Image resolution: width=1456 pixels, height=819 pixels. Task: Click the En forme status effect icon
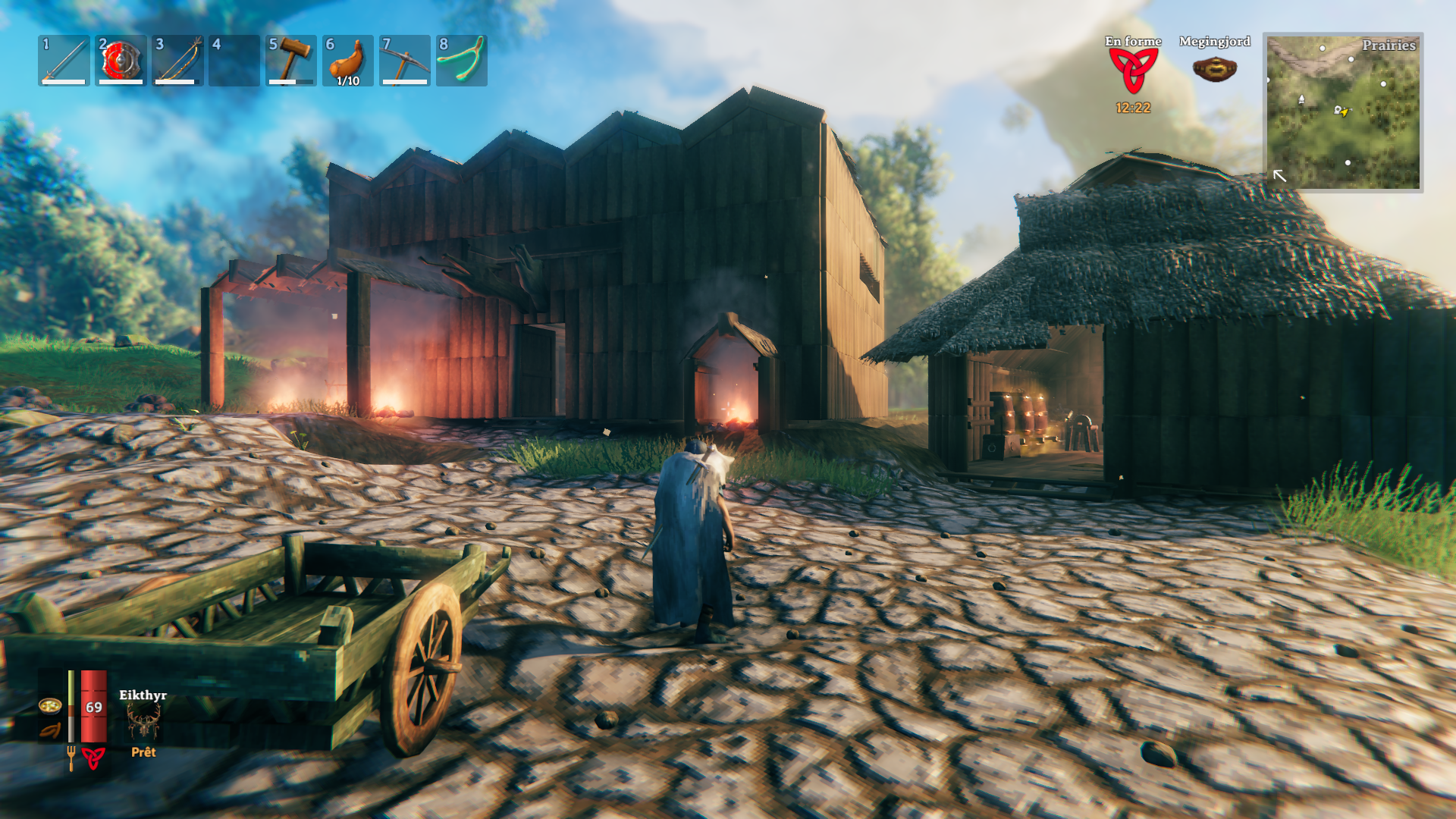[x=1133, y=71]
